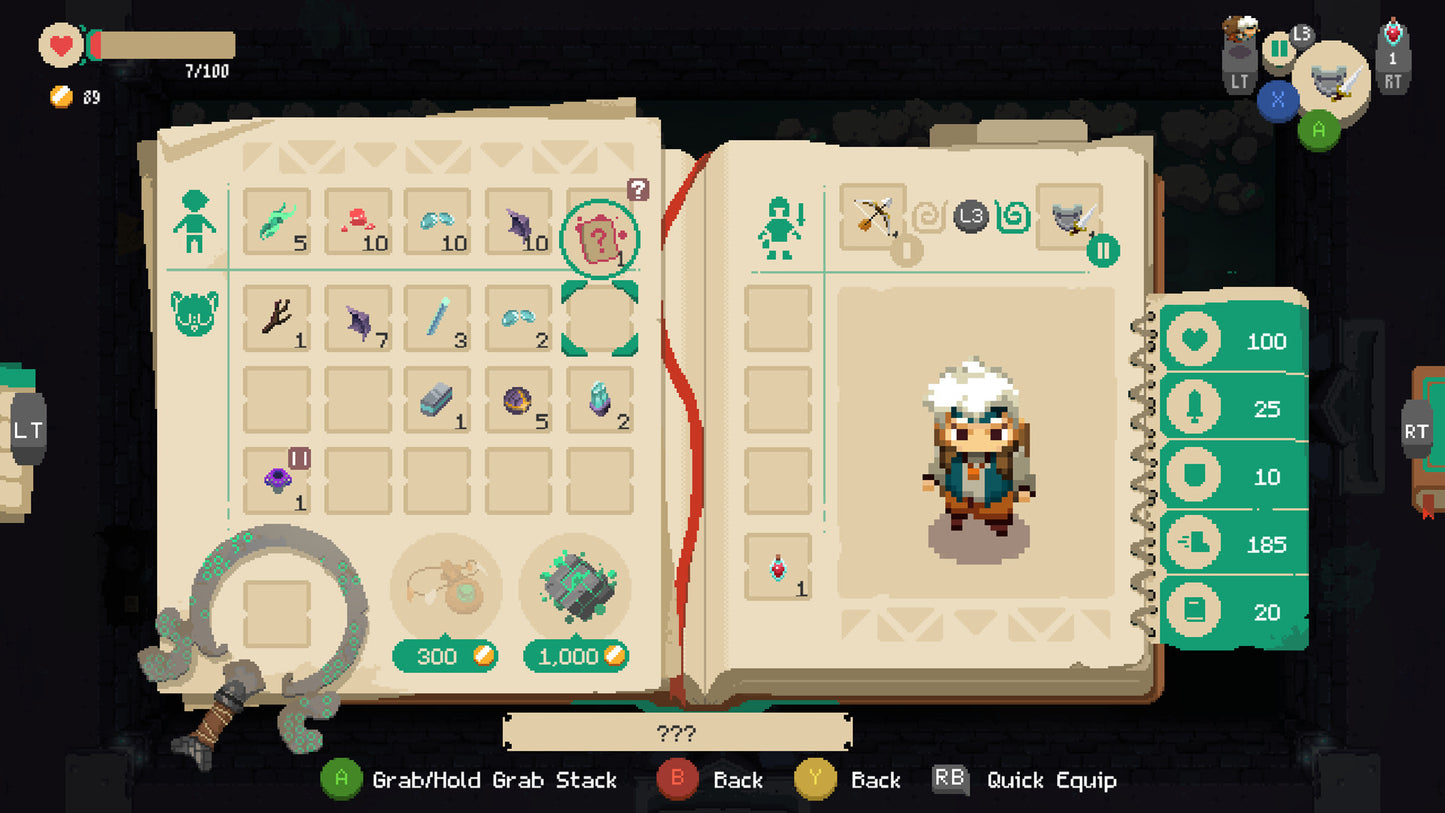Screen dimensions: 1445x813
Task: Select the health potion in the consumable slot
Action: (778, 566)
